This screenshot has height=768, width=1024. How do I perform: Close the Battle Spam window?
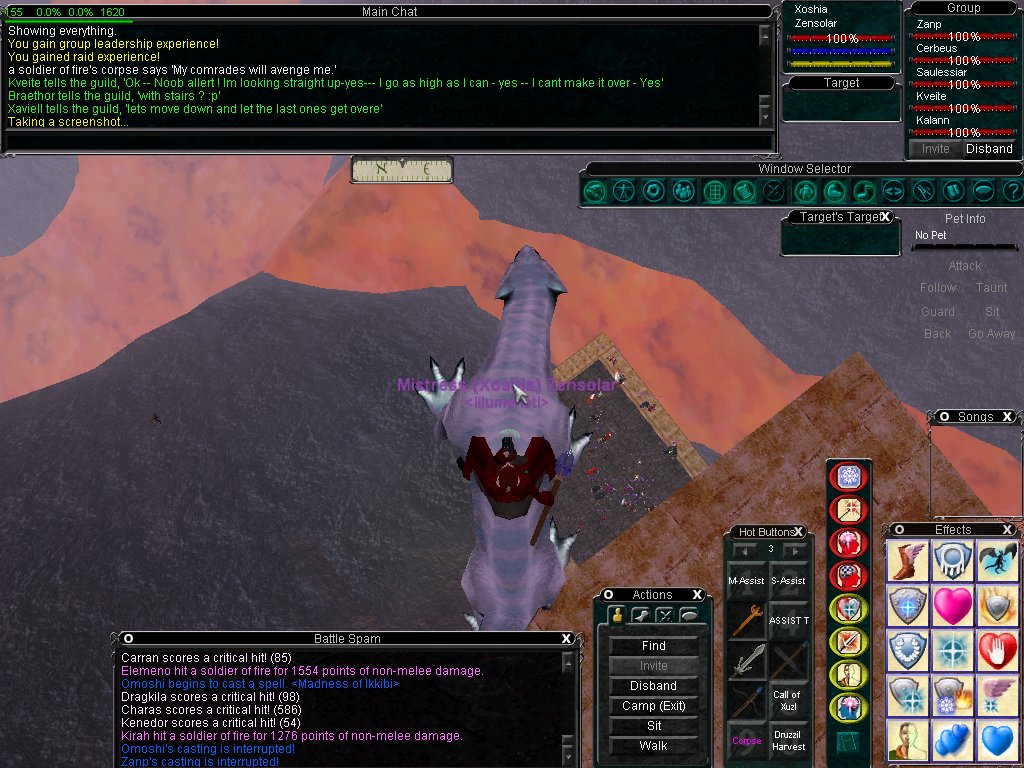[x=567, y=638]
